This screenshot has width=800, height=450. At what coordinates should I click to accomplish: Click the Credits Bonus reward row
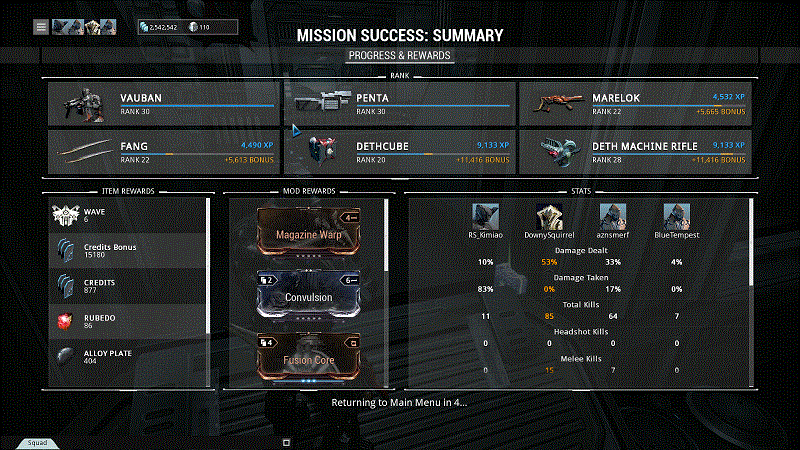(128, 251)
